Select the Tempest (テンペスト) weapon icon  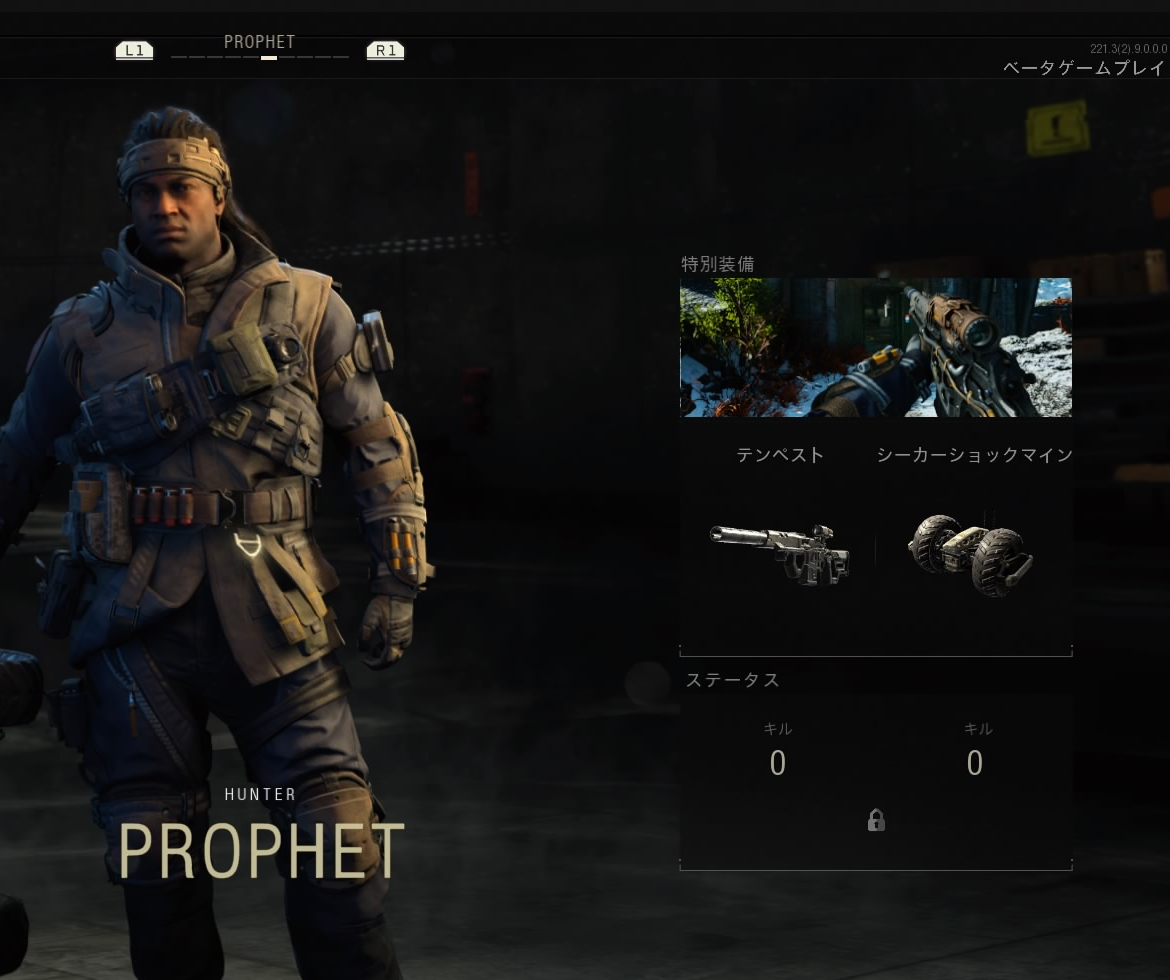point(779,555)
